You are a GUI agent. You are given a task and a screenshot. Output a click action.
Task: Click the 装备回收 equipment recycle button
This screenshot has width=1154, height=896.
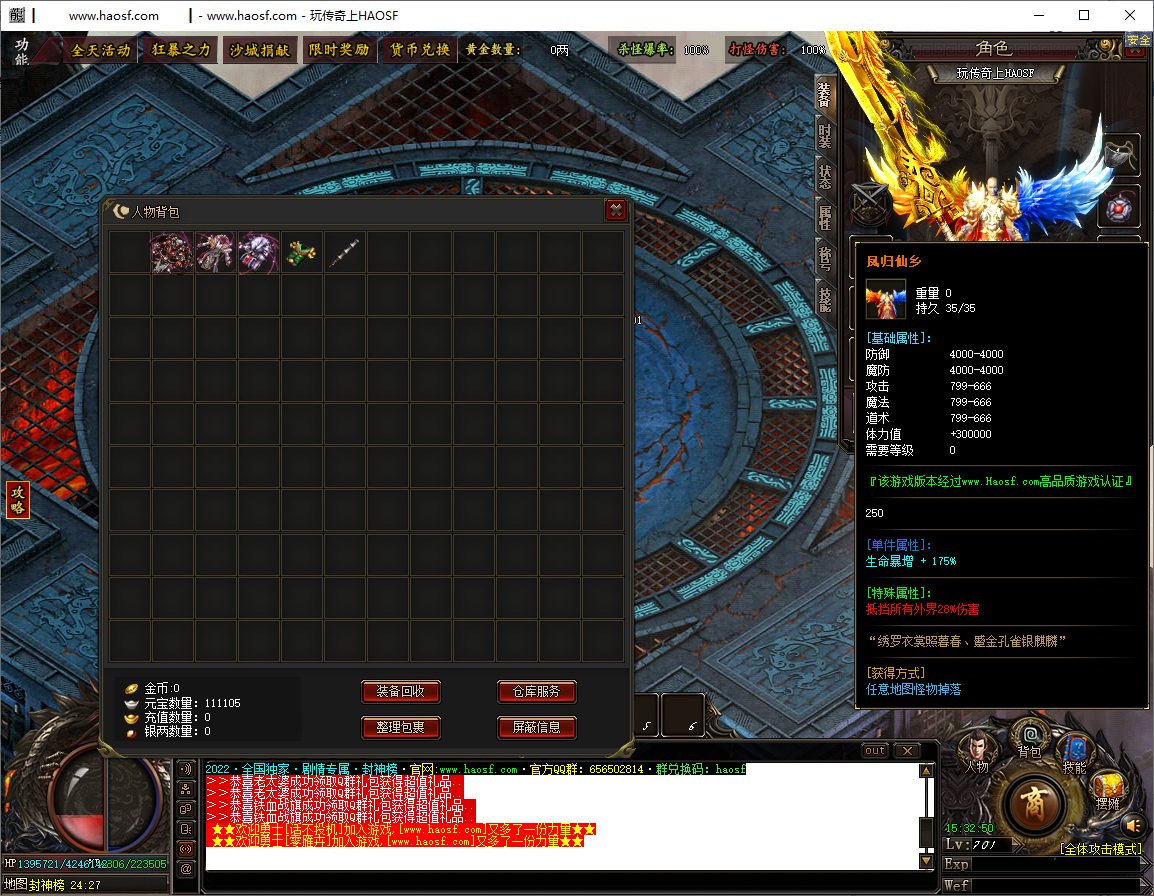(x=400, y=691)
